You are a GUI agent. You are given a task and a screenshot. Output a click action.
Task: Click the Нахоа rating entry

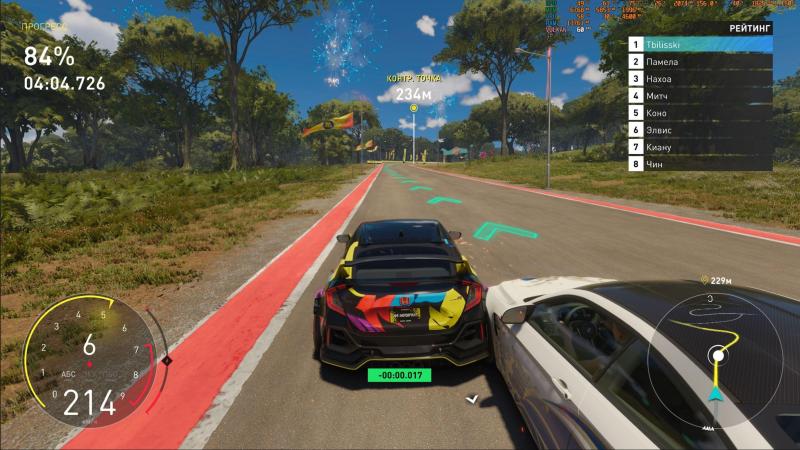pyautogui.click(x=700, y=78)
